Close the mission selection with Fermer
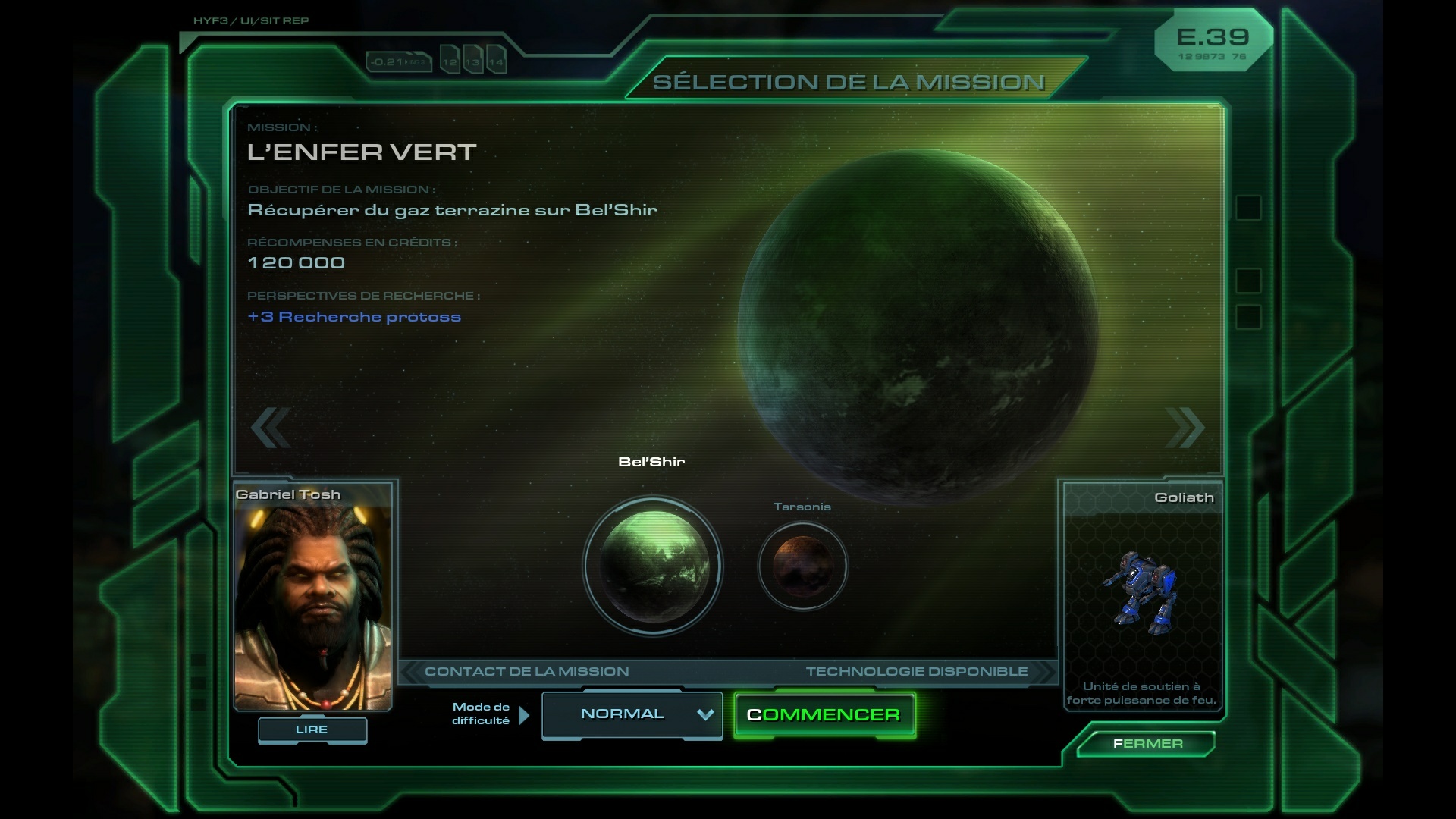 (x=1147, y=744)
